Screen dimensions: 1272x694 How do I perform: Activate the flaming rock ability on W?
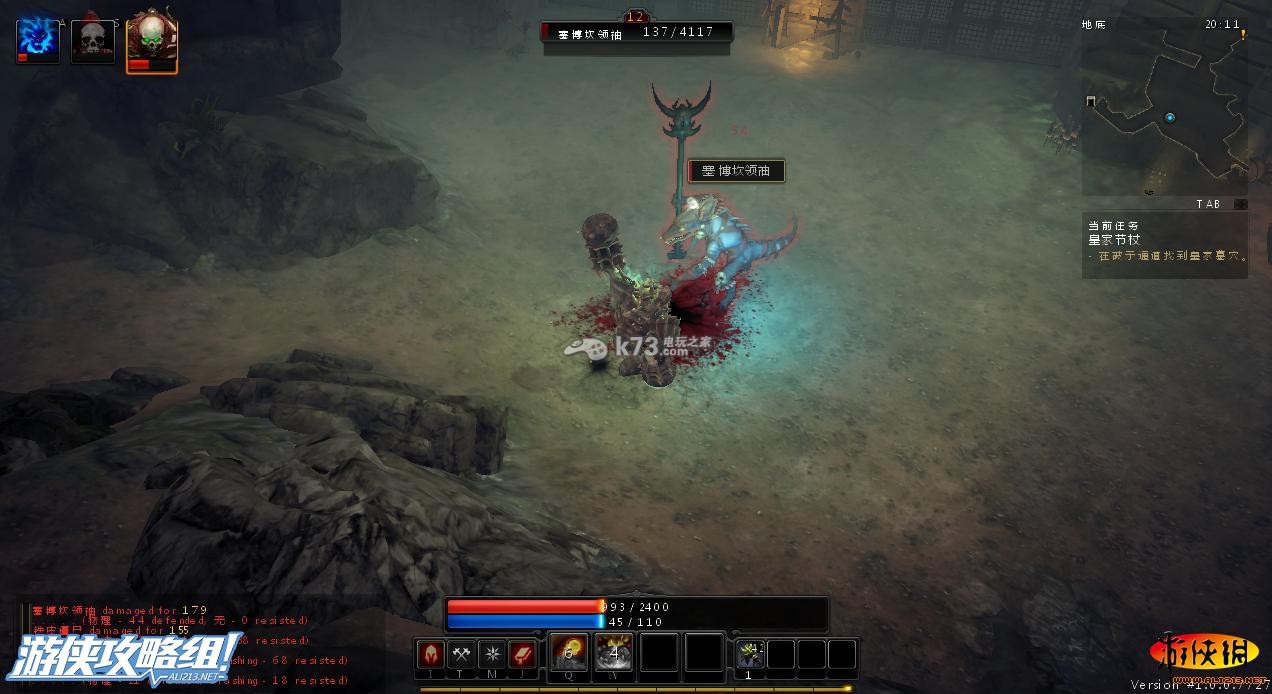pyautogui.click(x=614, y=653)
